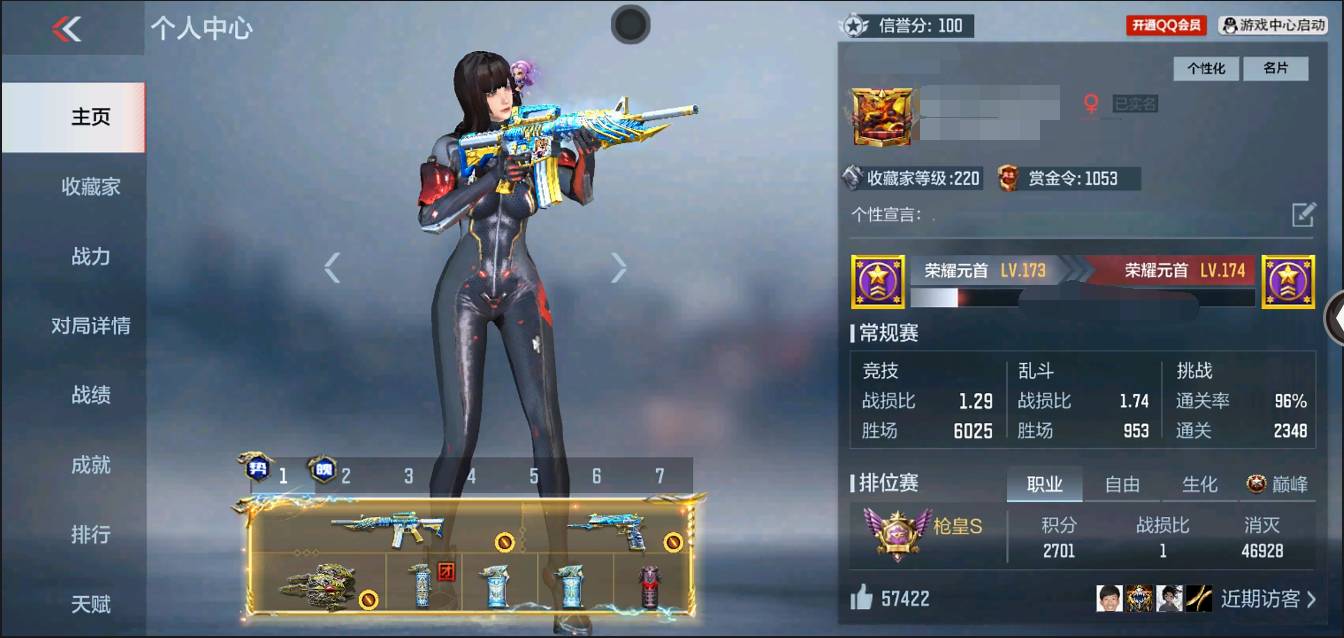Edit the 个性宣言 with the pencil icon

(x=1303, y=214)
